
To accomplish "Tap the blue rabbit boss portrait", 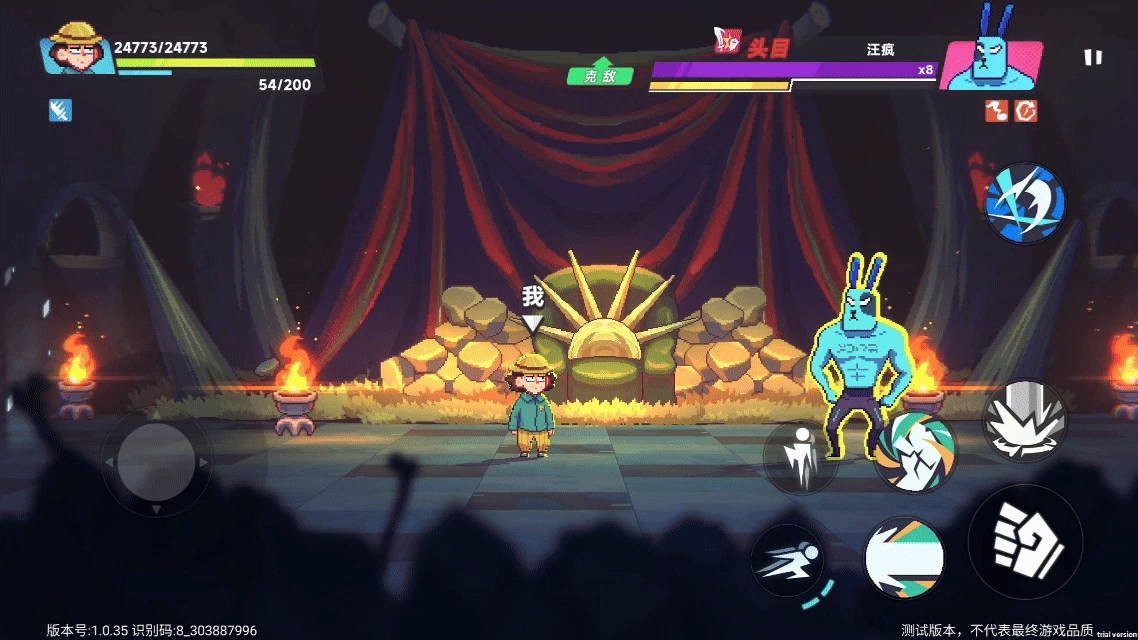I will [x=991, y=60].
